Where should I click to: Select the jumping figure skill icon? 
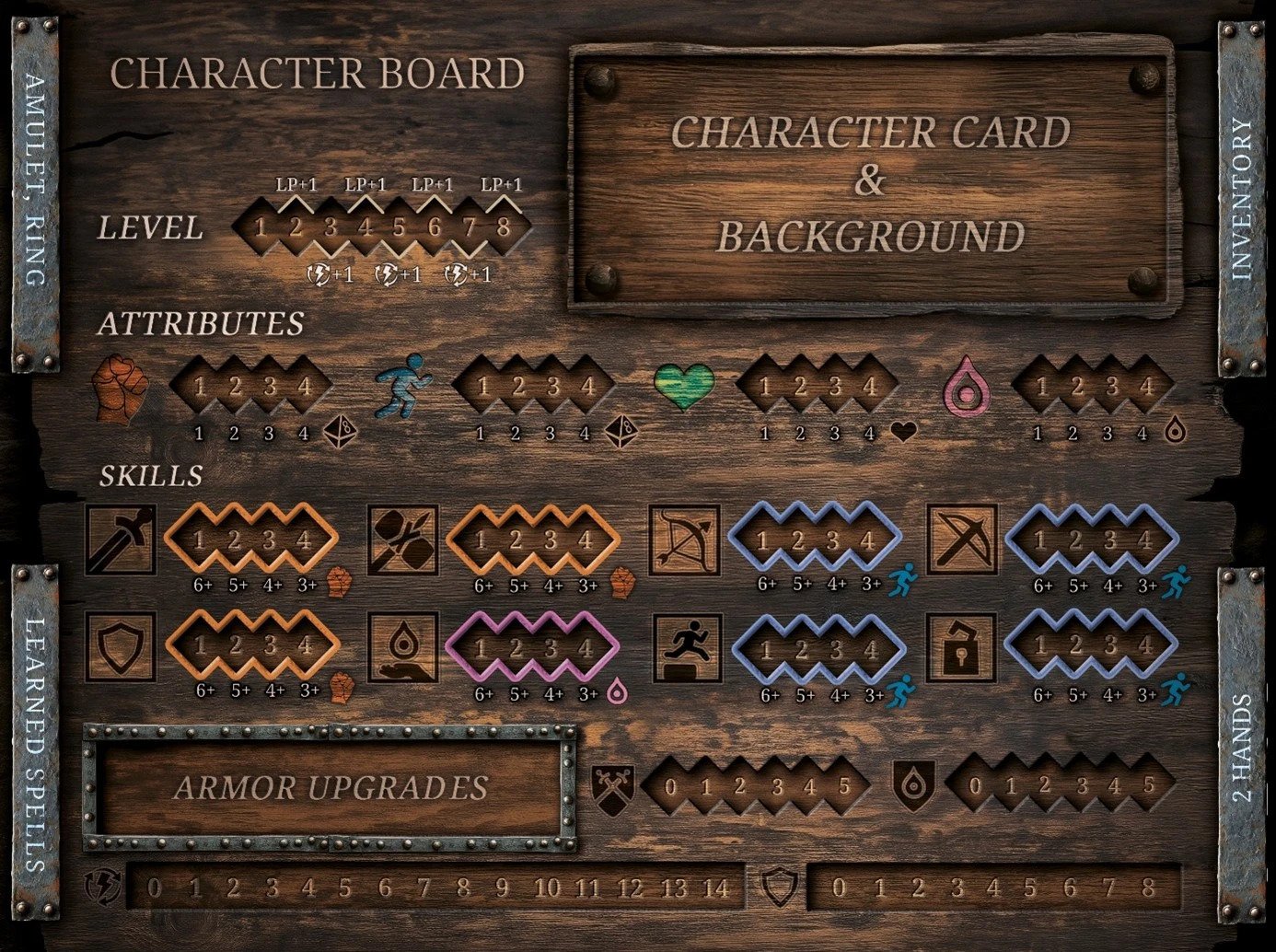[686, 648]
